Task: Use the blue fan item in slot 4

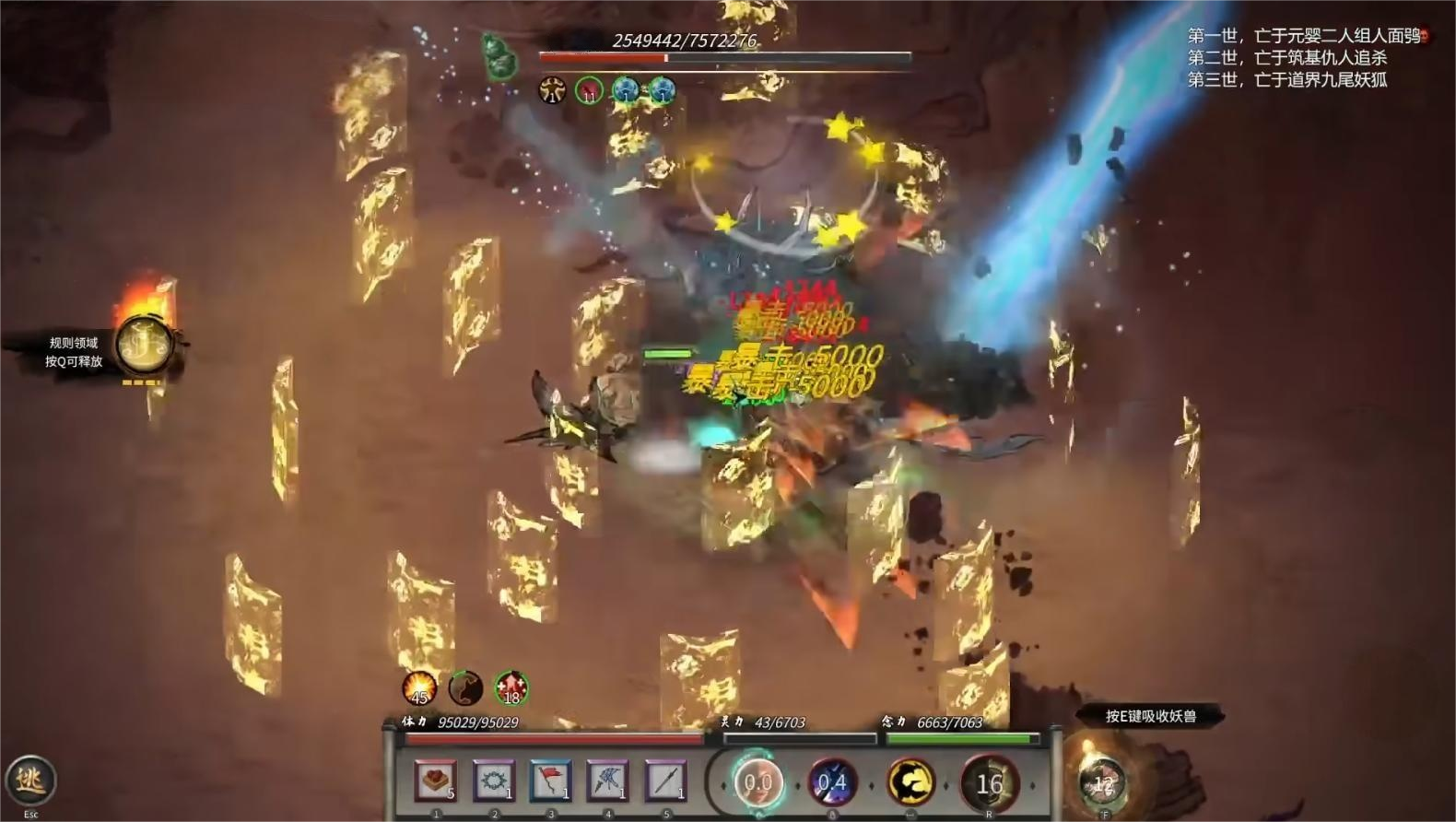Action: click(607, 781)
